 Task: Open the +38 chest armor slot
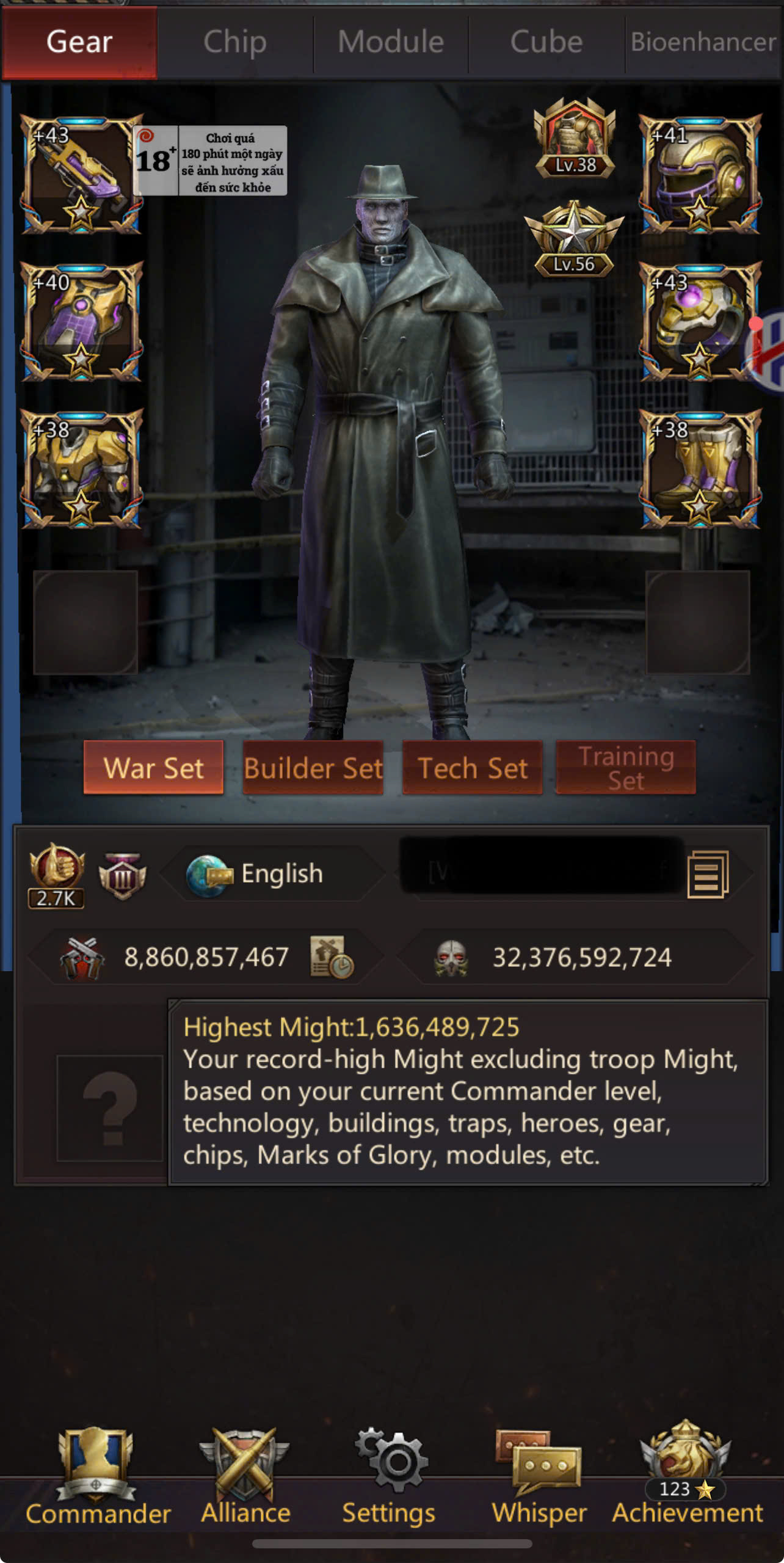[81, 469]
